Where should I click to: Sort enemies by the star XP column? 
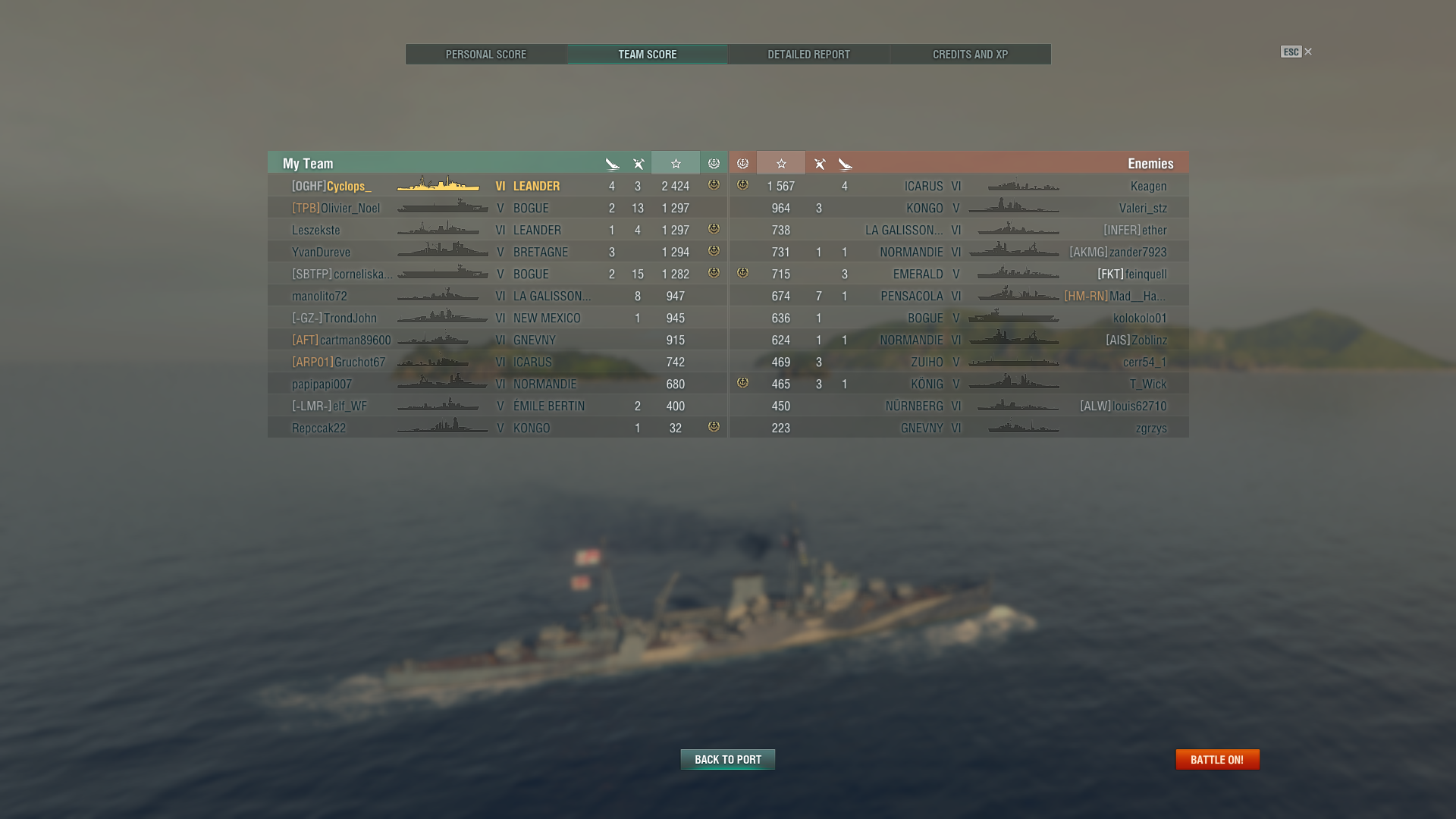click(781, 164)
